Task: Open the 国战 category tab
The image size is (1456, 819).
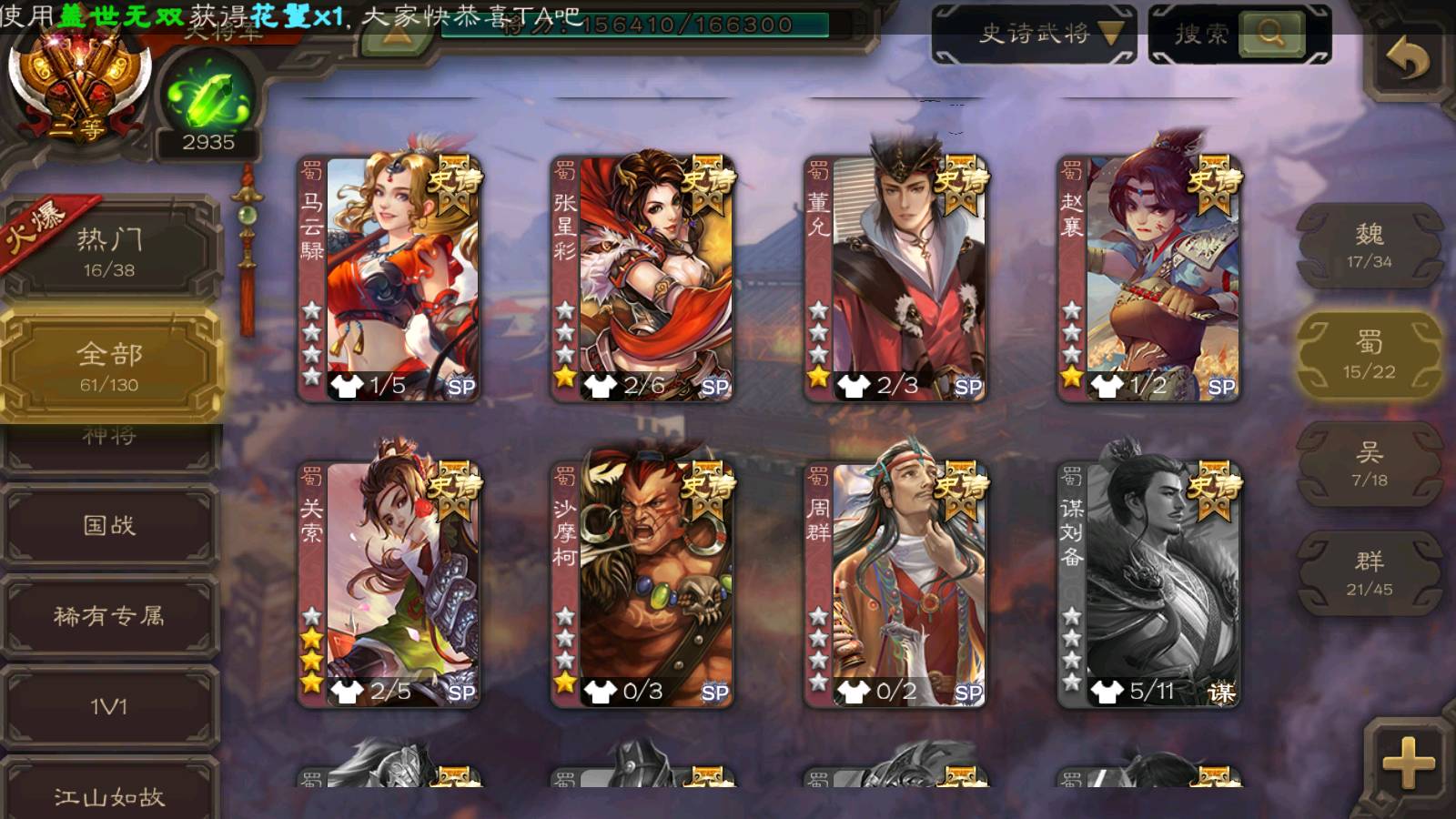Action: tap(109, 525)
